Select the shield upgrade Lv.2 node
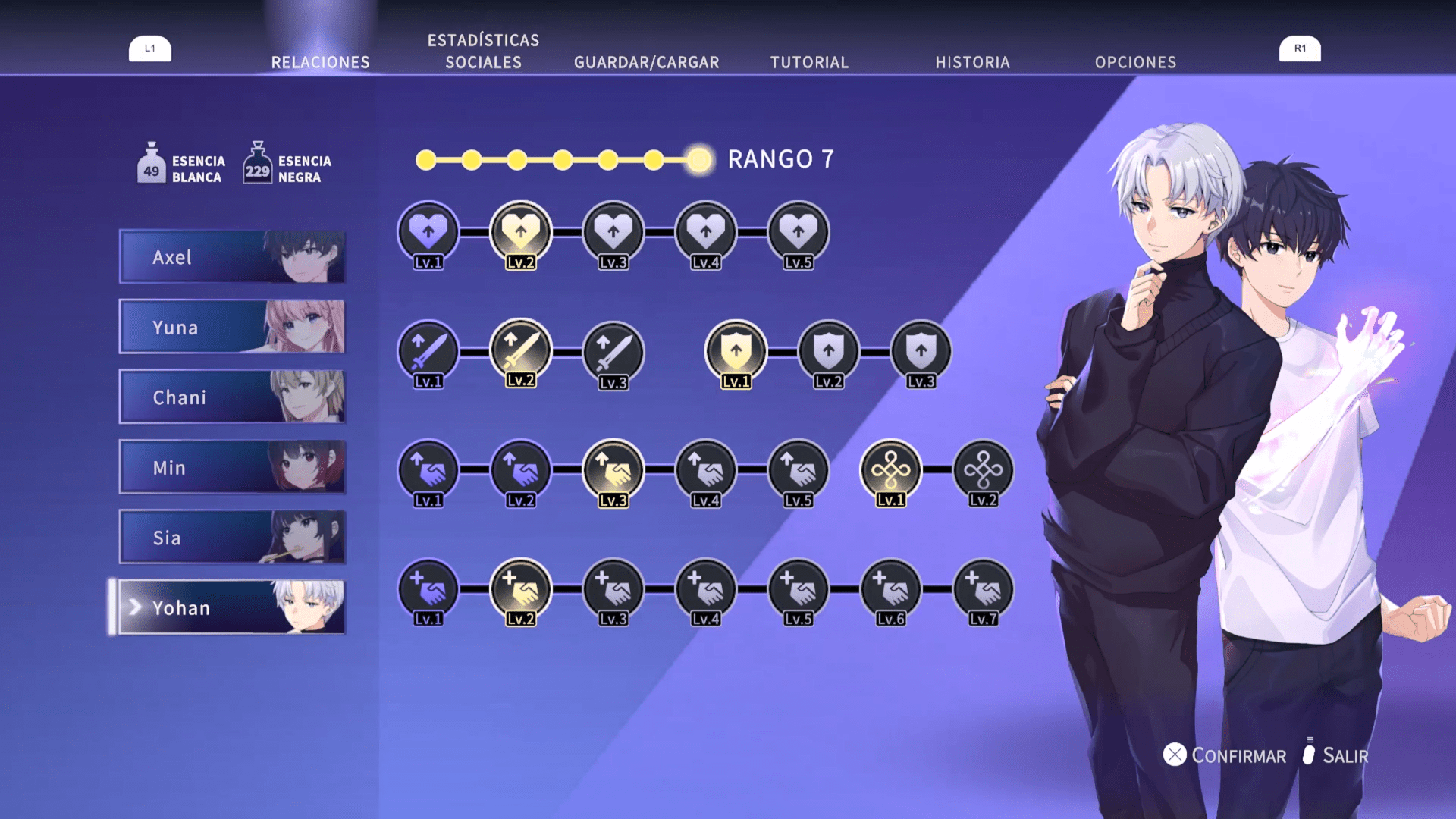This screenshot has width=1456, height=819. 828,351
